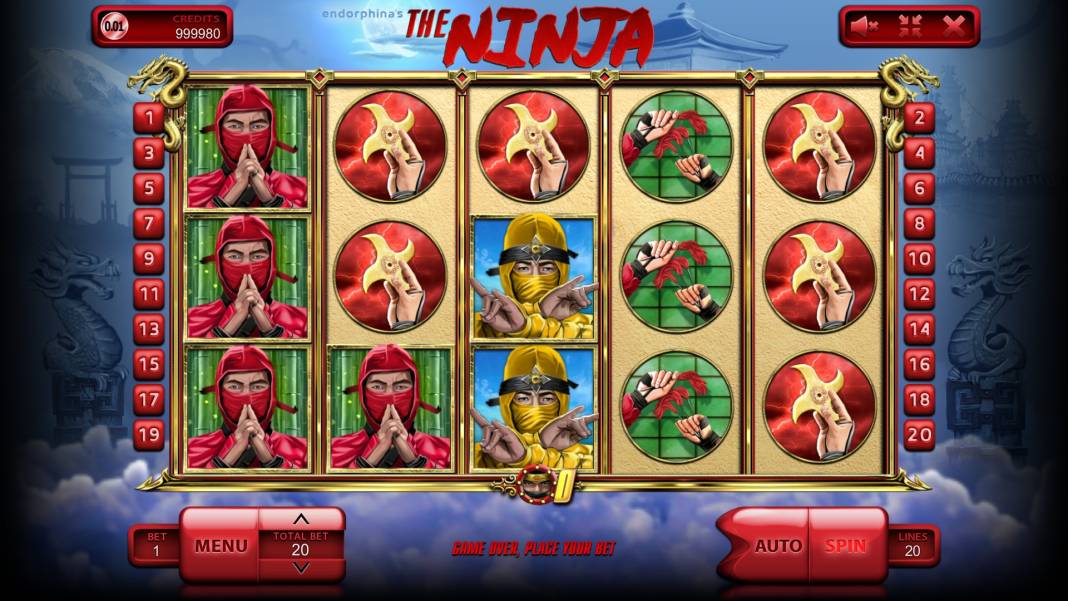Toggle the sound mute speaker icon
Screen dimensions: 1068x601
coord(866,27)
